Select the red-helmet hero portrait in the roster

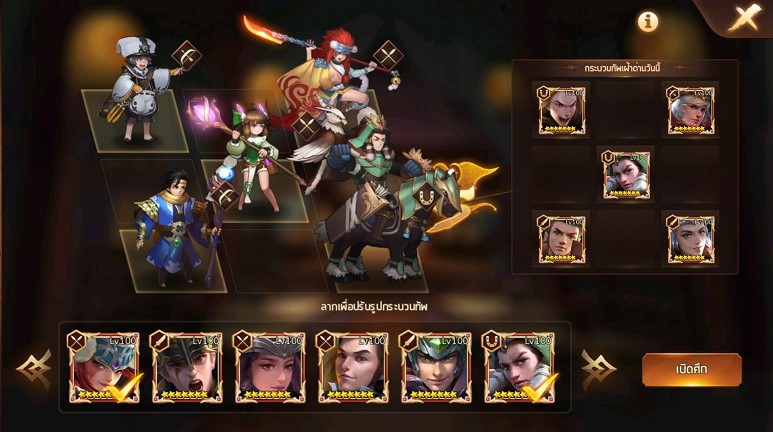click(x=104, y=367)
